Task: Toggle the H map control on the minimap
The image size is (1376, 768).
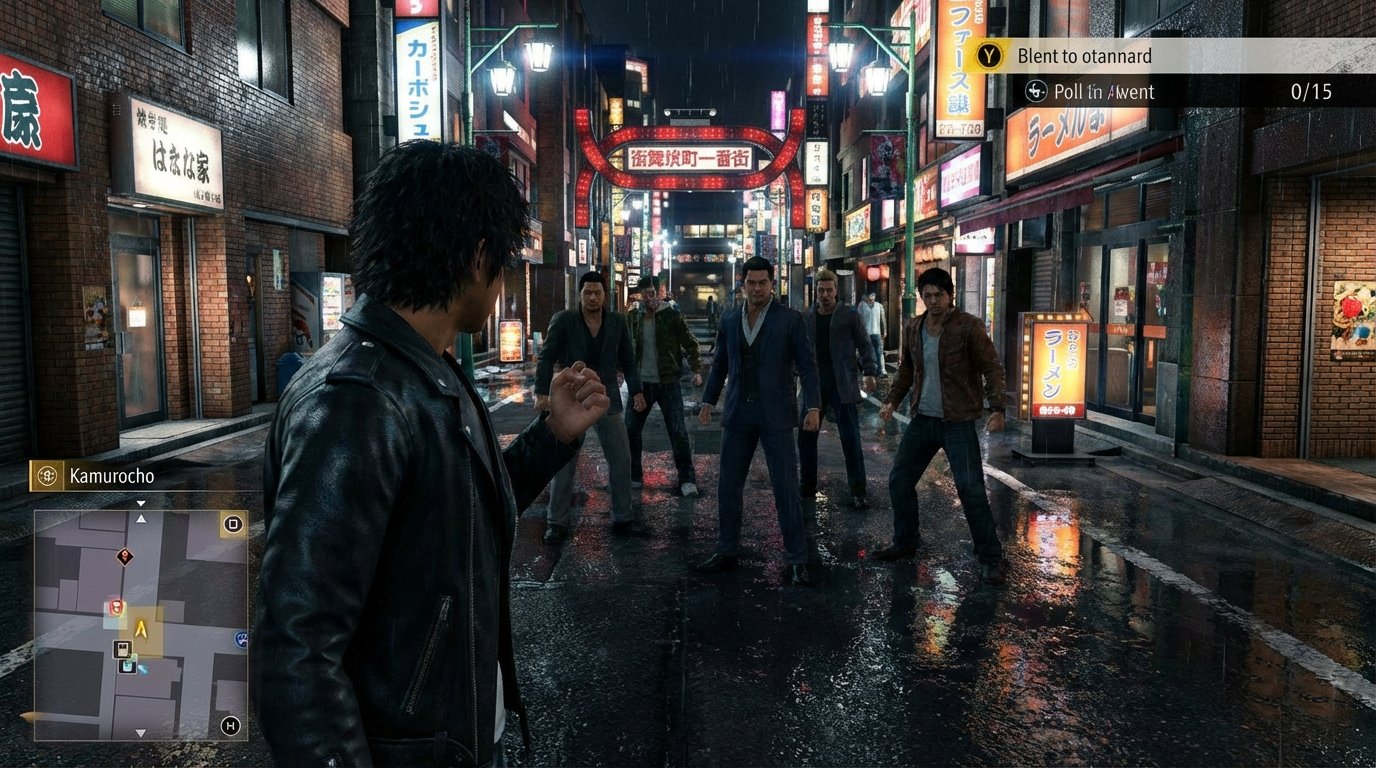Action: point(231,723)
